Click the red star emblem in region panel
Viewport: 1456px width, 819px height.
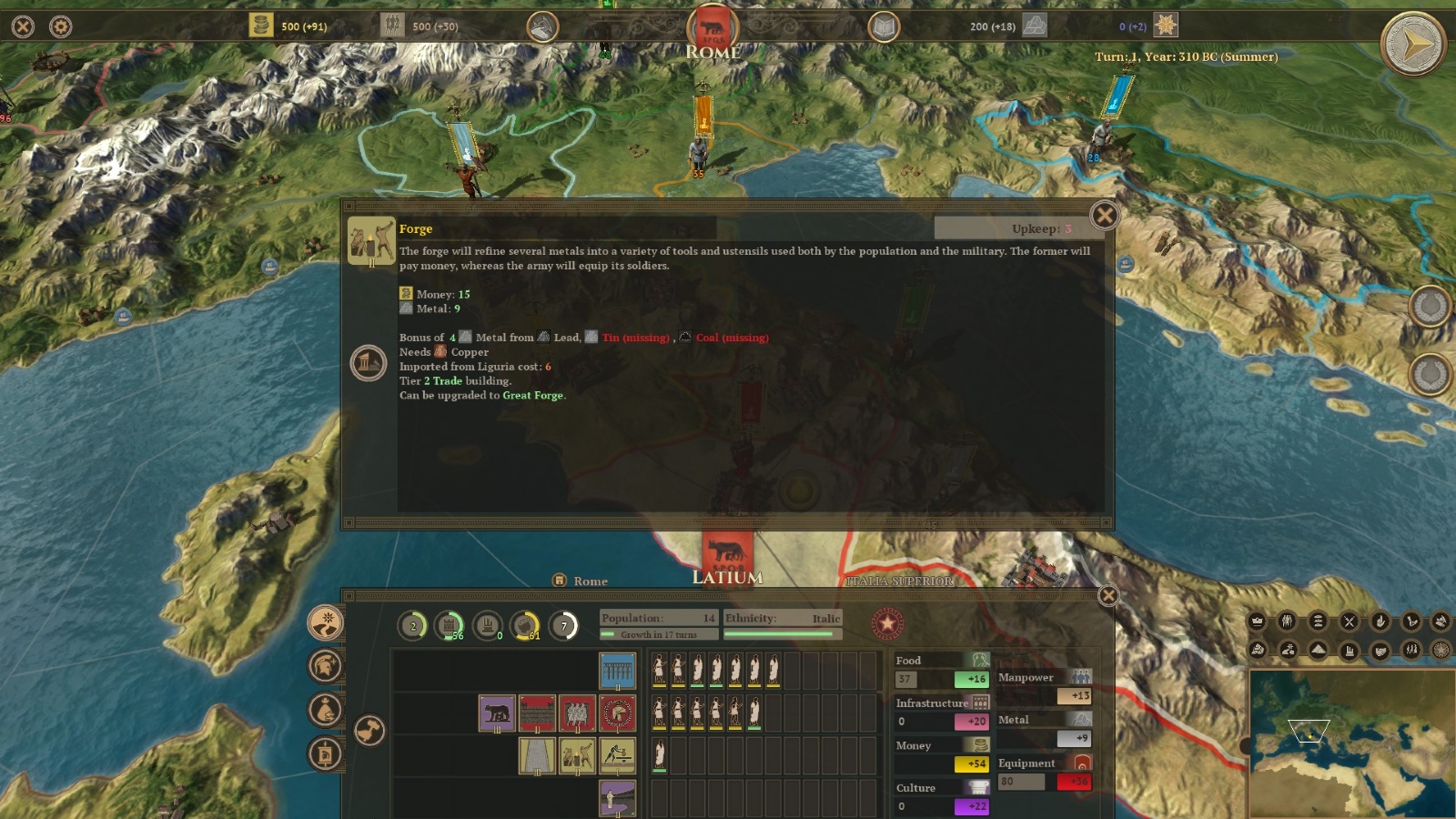point(887,624)
